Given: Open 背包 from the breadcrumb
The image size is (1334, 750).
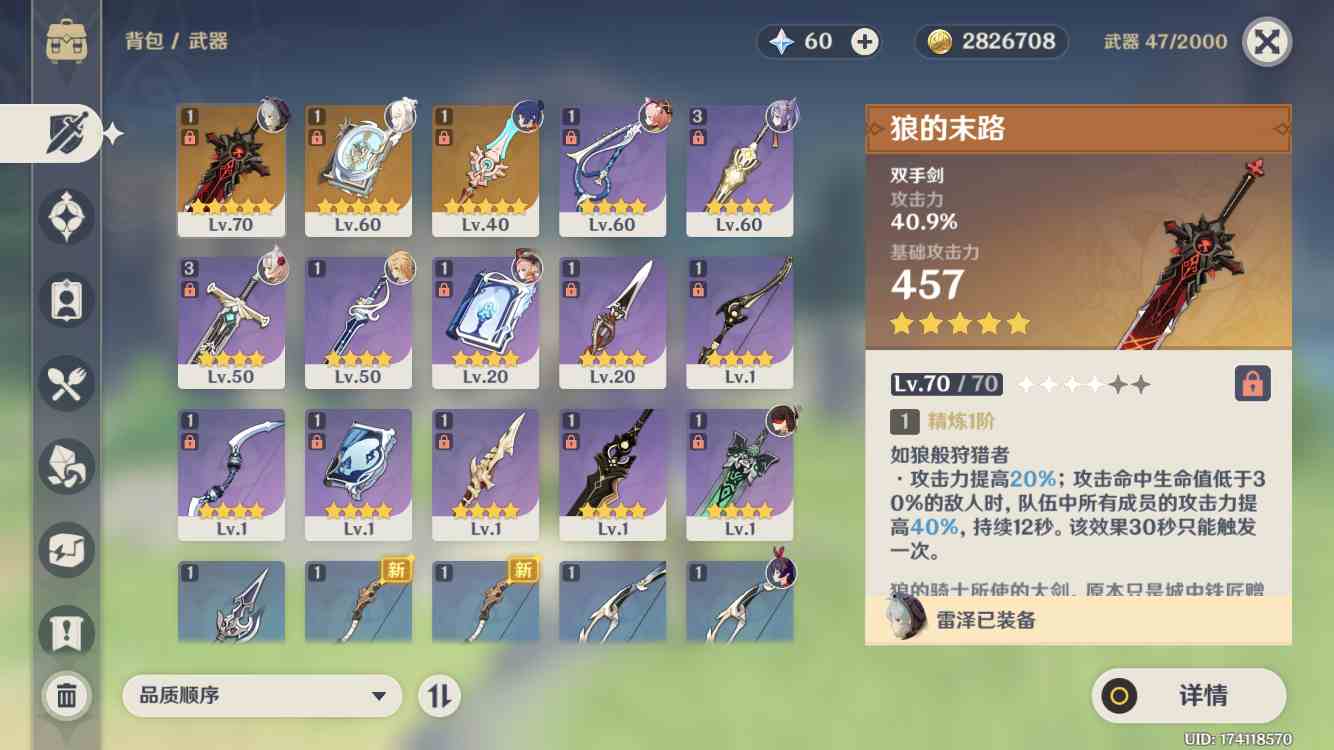Looking at the screenshot, I should pyautogui.click(x=146, y=42).
